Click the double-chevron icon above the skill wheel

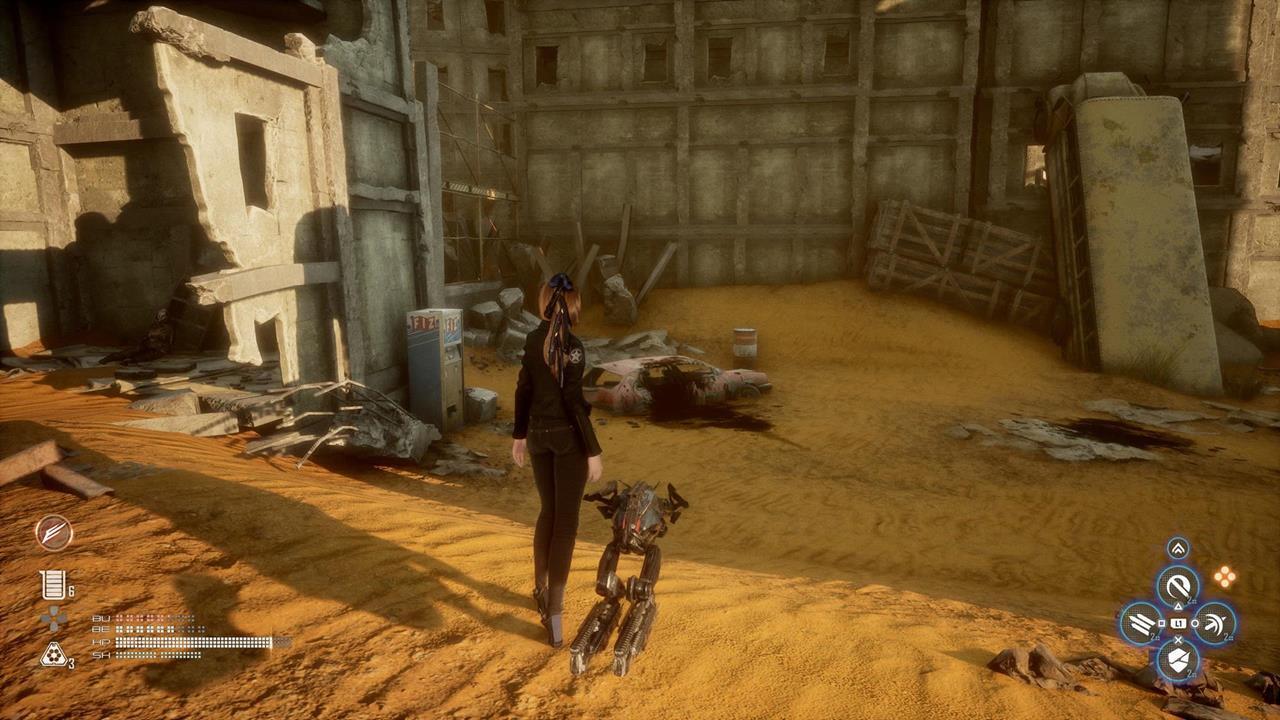click(1178, 548)
